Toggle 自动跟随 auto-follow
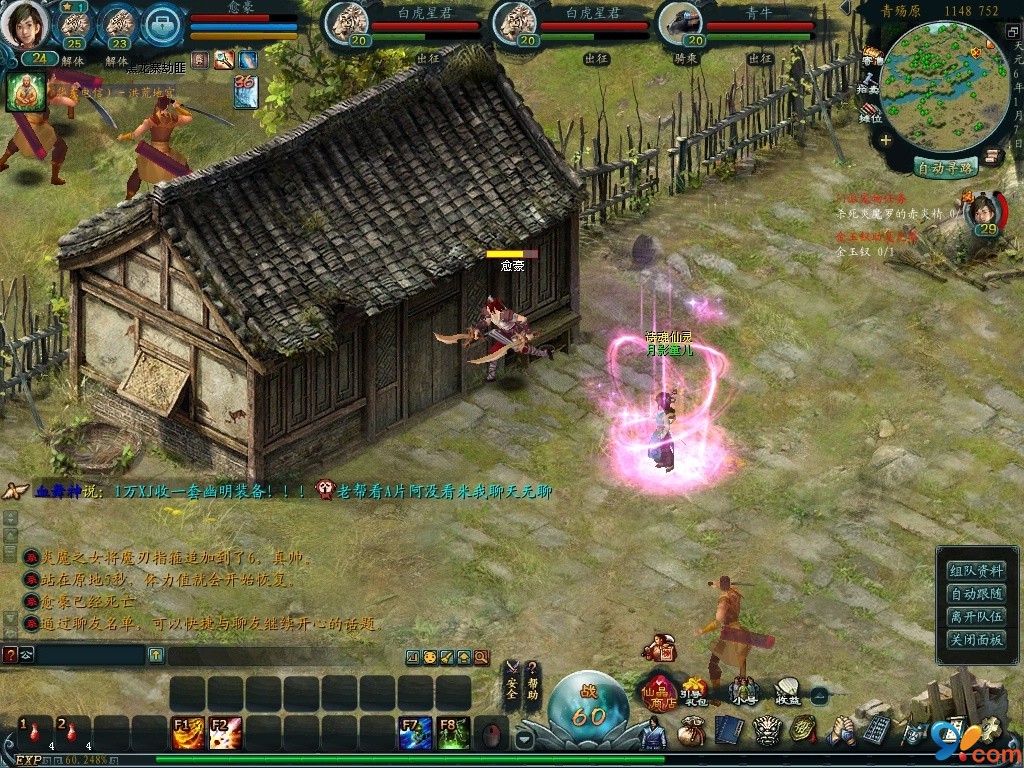The height and width of the screenshot is (768, 1024). (976, 593)
